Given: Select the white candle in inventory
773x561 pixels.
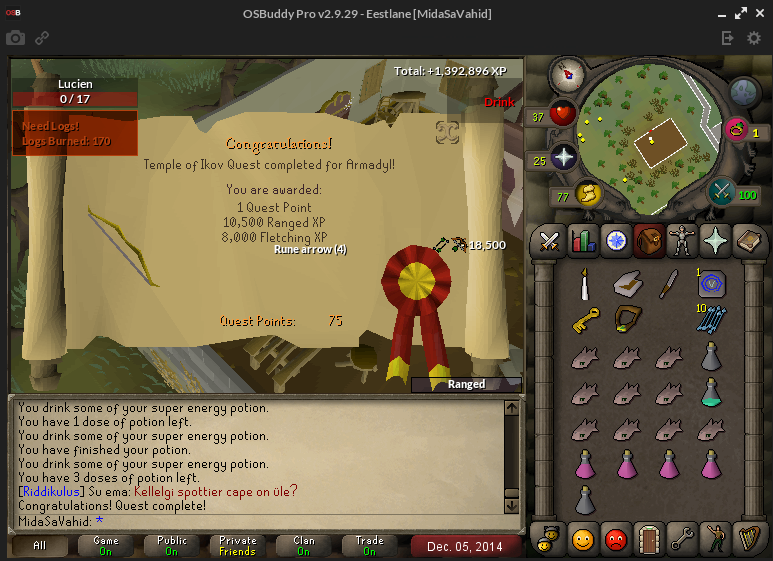Looking at the screenshot, I should pyautogui.click(x=583, y=286).
